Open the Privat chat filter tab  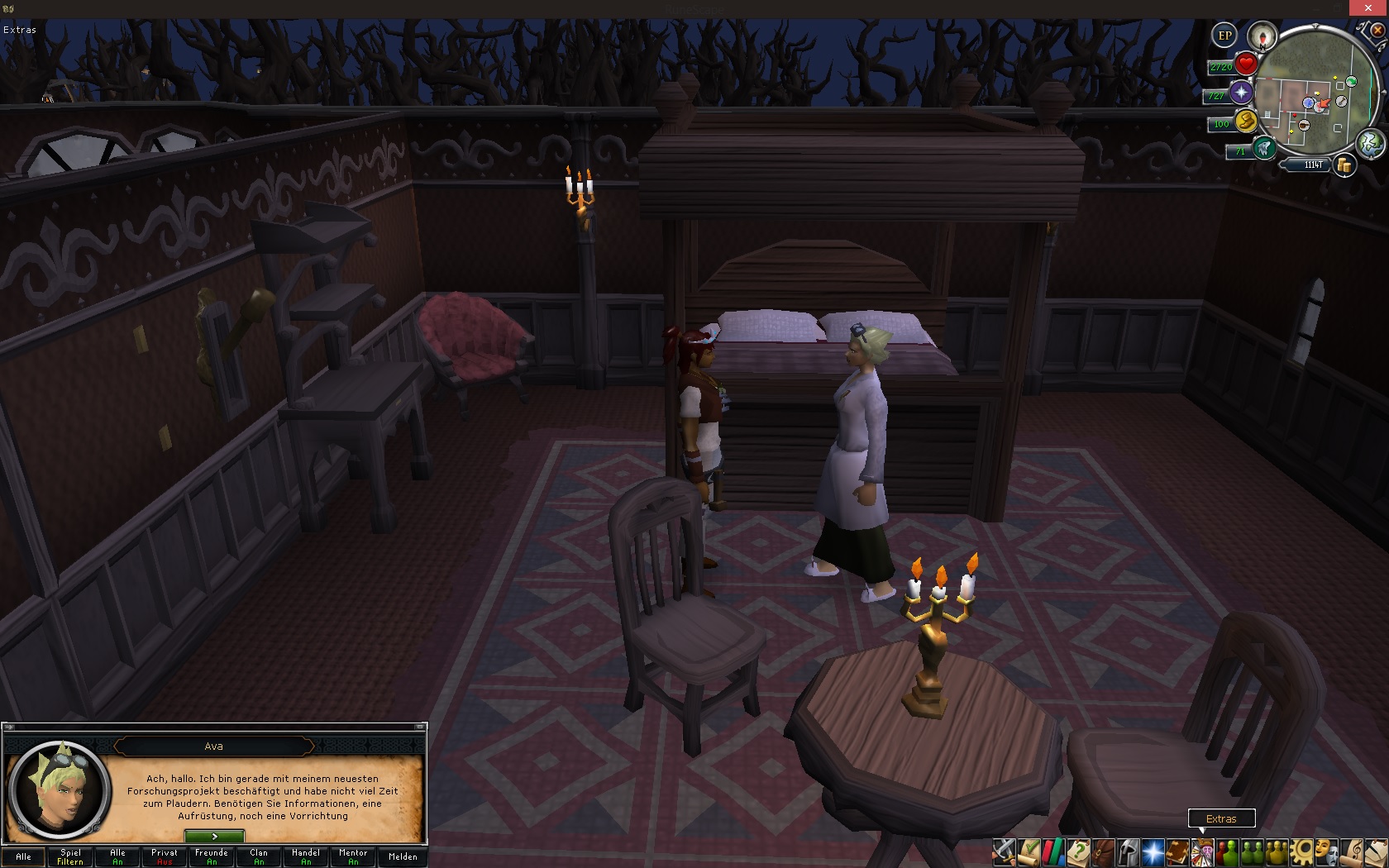pos(165,856)
